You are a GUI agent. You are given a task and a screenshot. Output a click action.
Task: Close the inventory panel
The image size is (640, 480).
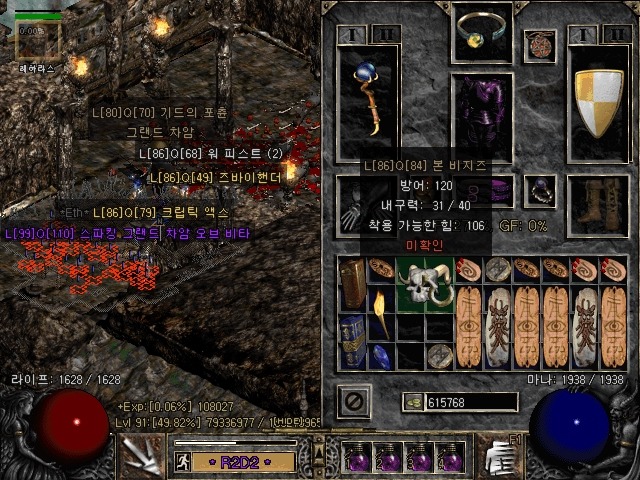tap(353, 402)
